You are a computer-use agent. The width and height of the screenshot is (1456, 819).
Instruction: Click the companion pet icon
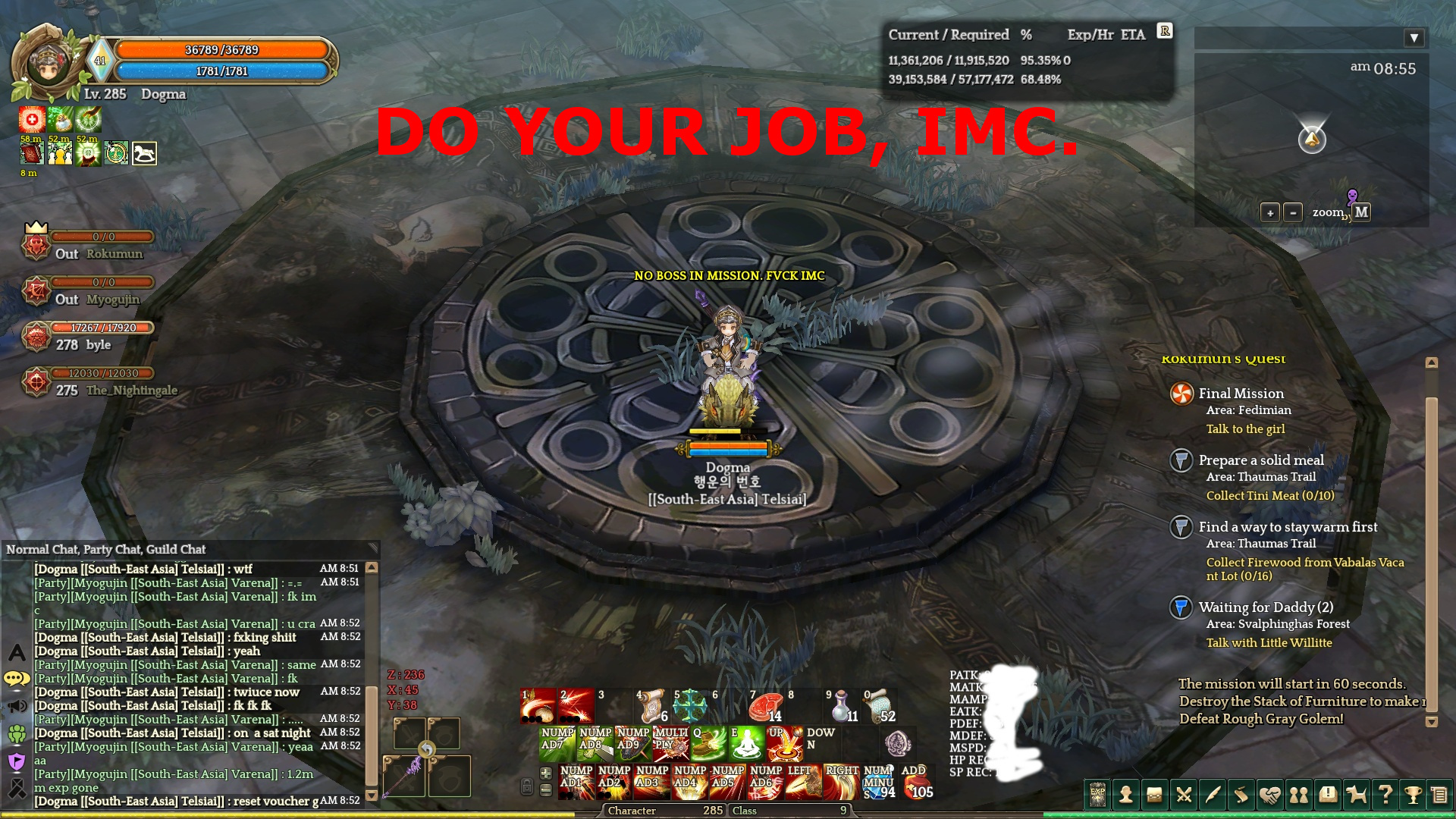point(1357,795)
